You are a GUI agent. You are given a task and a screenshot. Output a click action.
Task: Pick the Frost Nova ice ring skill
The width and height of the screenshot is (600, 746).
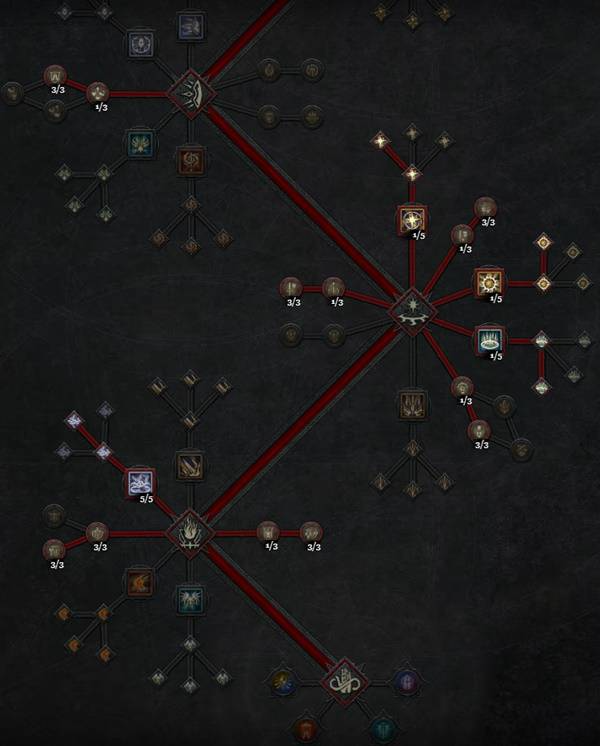(489, 340)
